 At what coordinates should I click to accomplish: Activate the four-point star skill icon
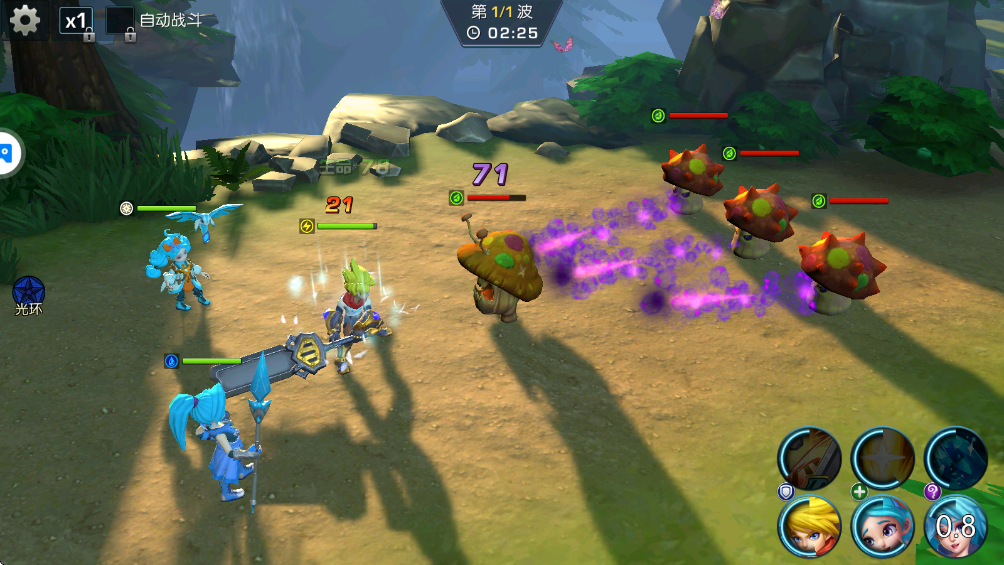click(x=882, y=458)
